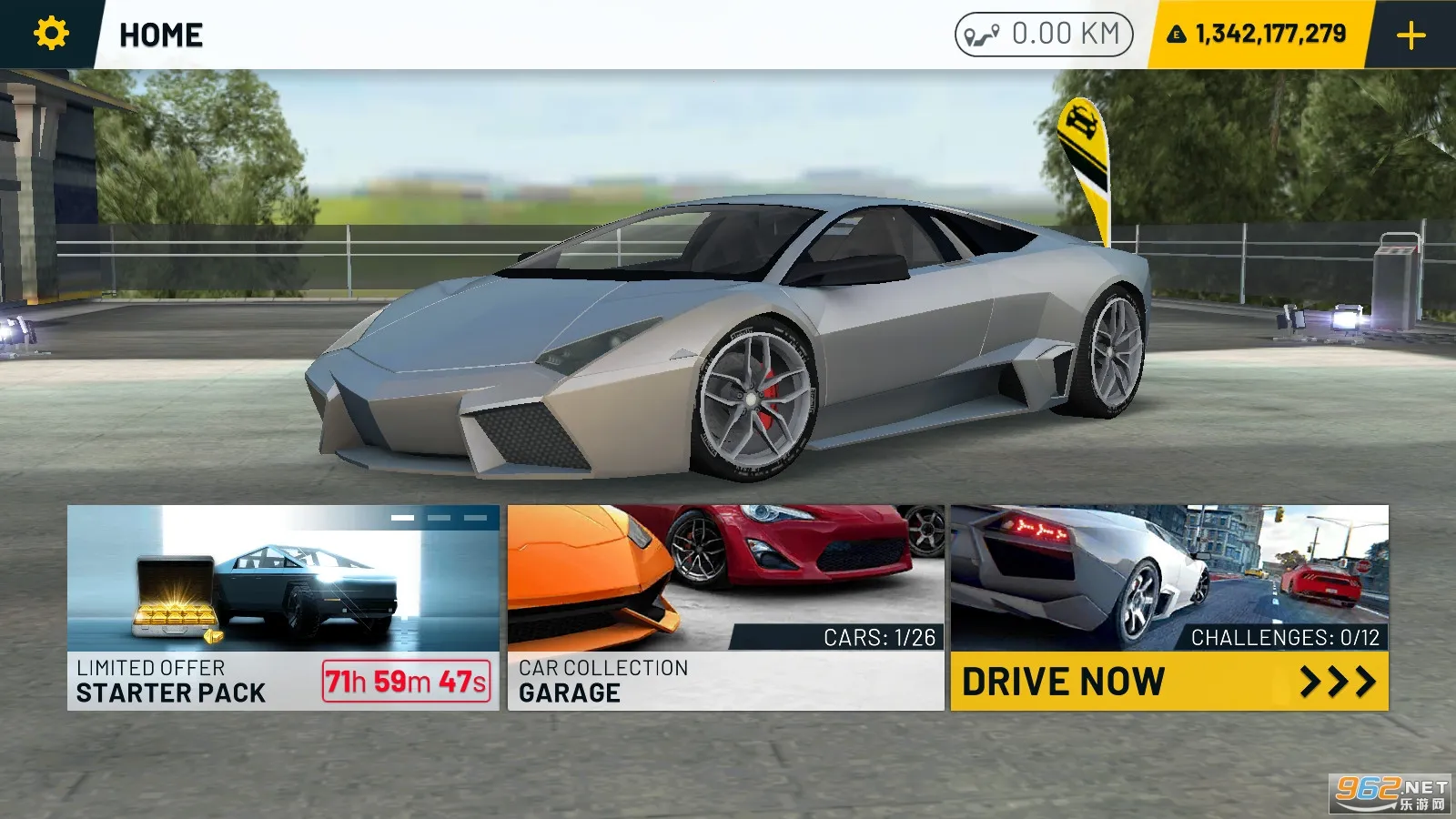Click the currency balance 1,342,177,279
Screen dimensions: 1456x819
pos(1271,35)
